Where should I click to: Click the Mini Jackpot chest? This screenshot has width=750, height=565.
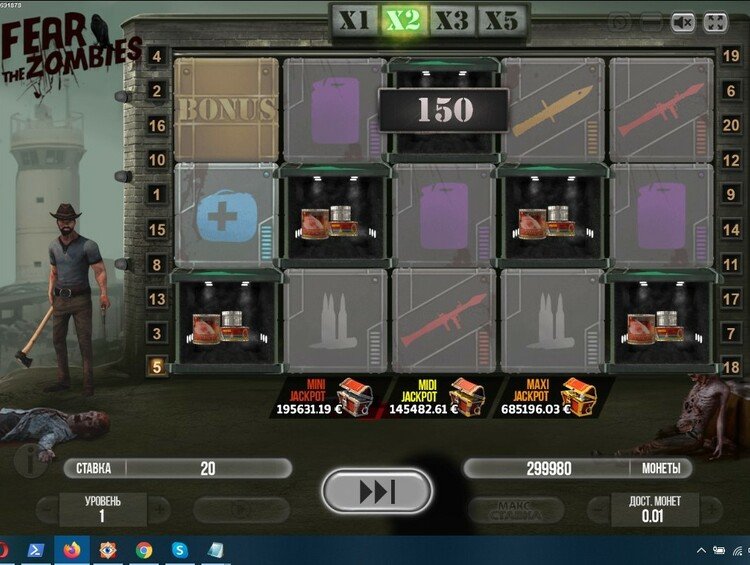[x=355, y=396]
